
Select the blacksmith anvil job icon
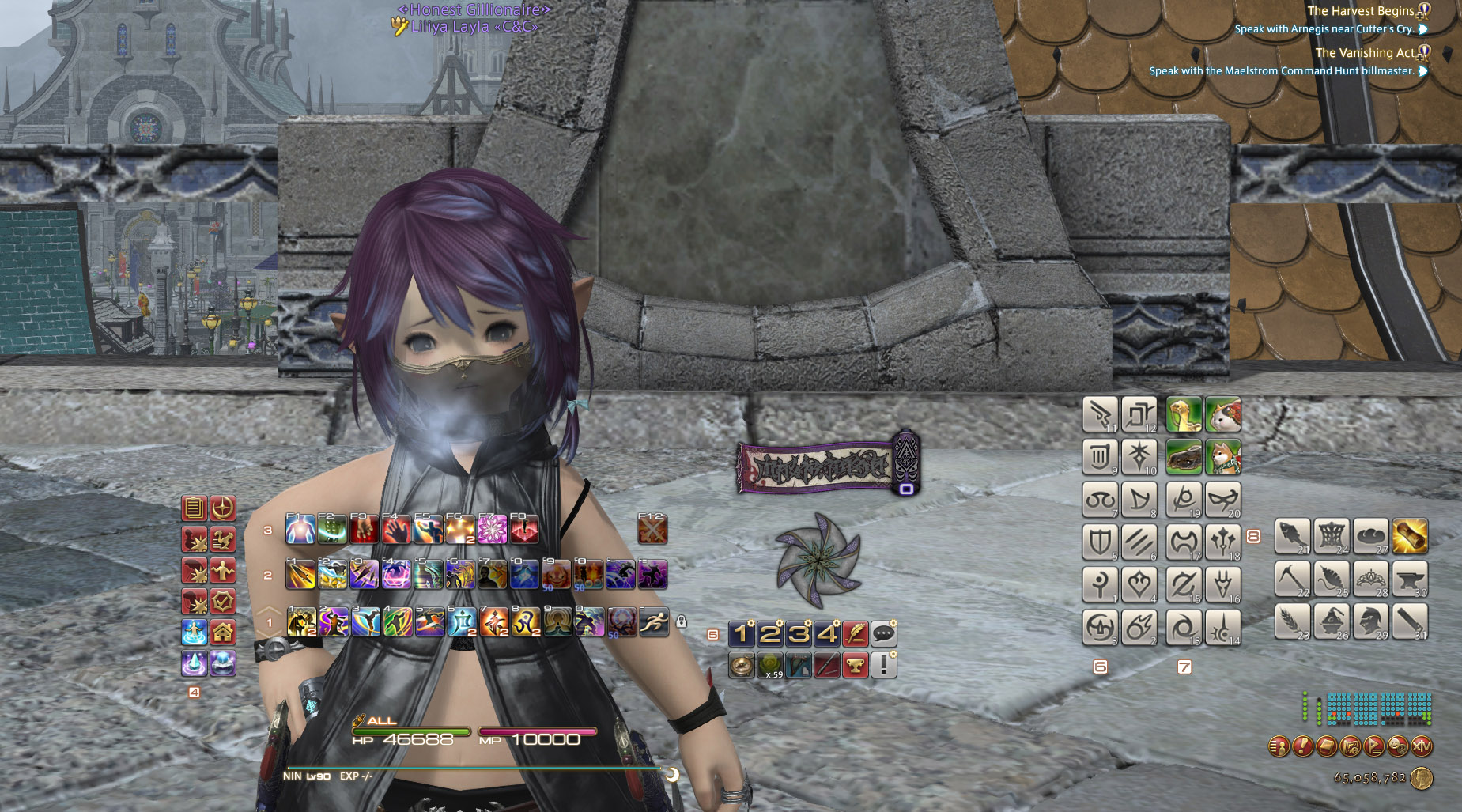[1410, 579]
